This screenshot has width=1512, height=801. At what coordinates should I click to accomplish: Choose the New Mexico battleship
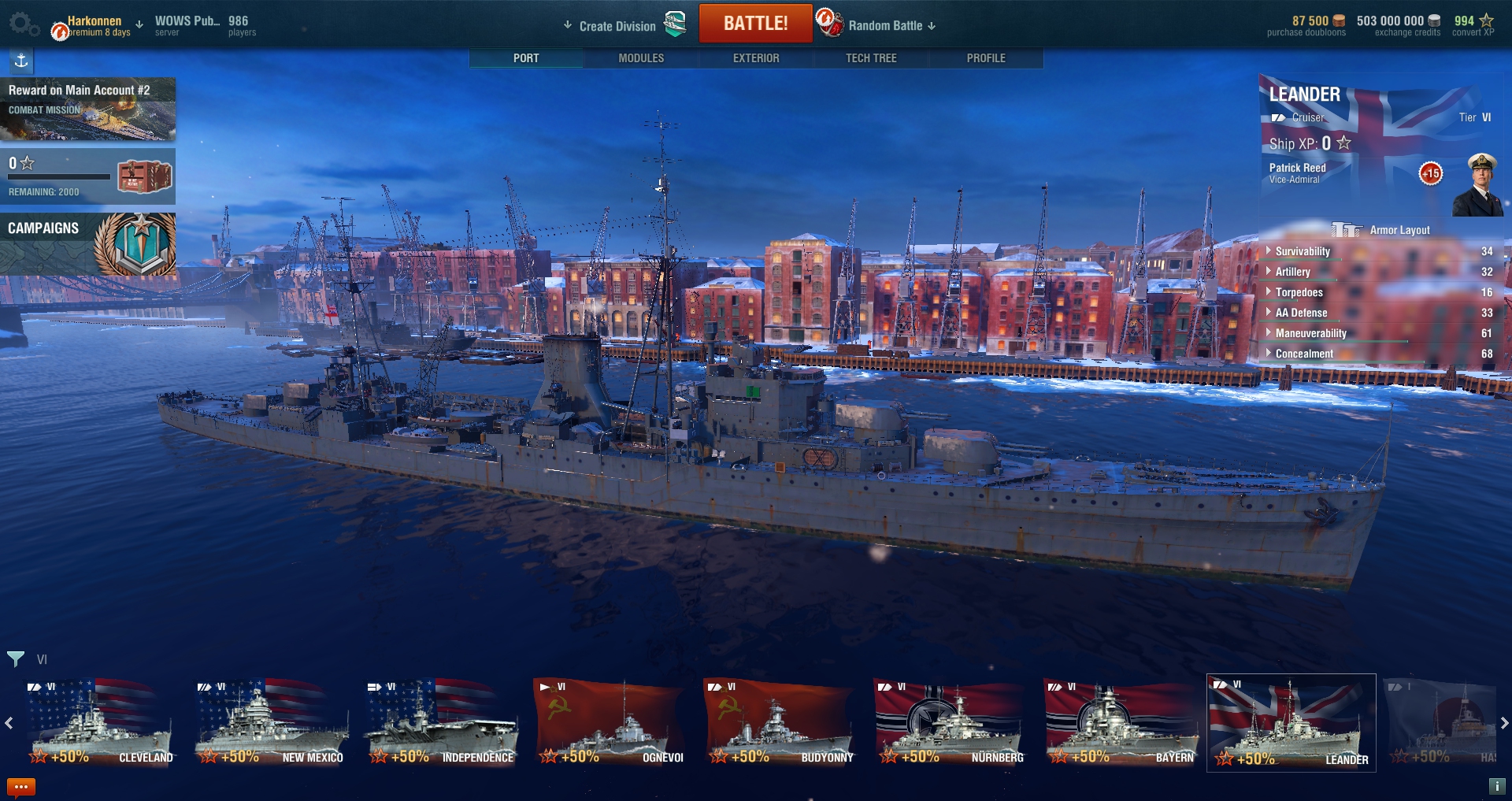270,725
